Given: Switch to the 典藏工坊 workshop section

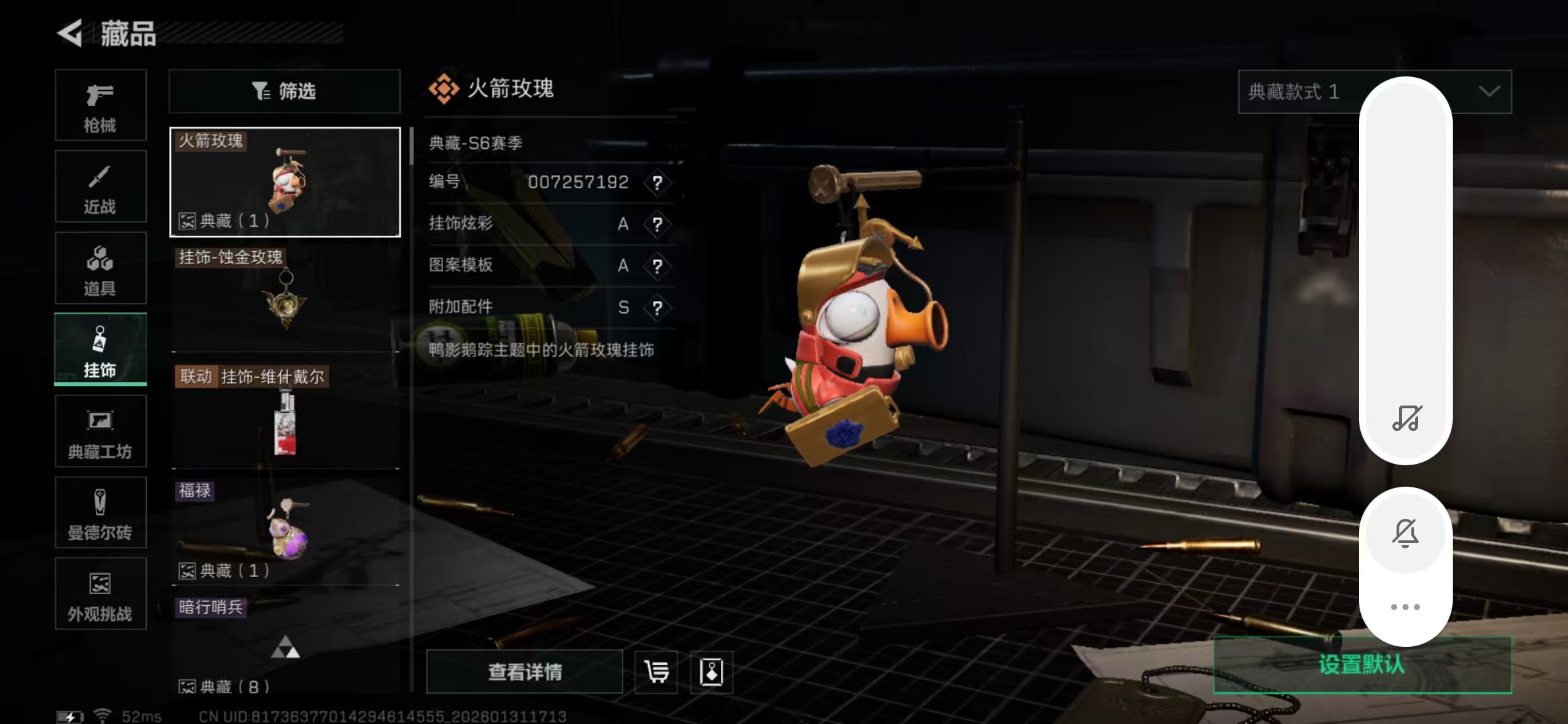Looking at the screenshot, I should (x=101, y=431).
